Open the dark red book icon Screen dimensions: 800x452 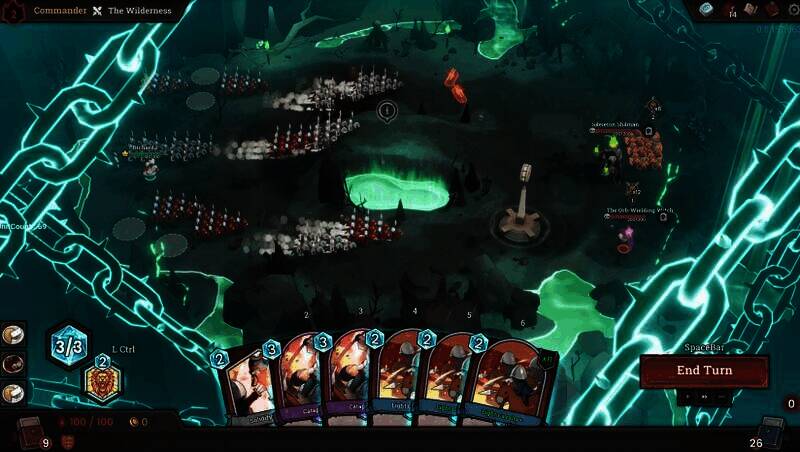[x=772, y=10]
